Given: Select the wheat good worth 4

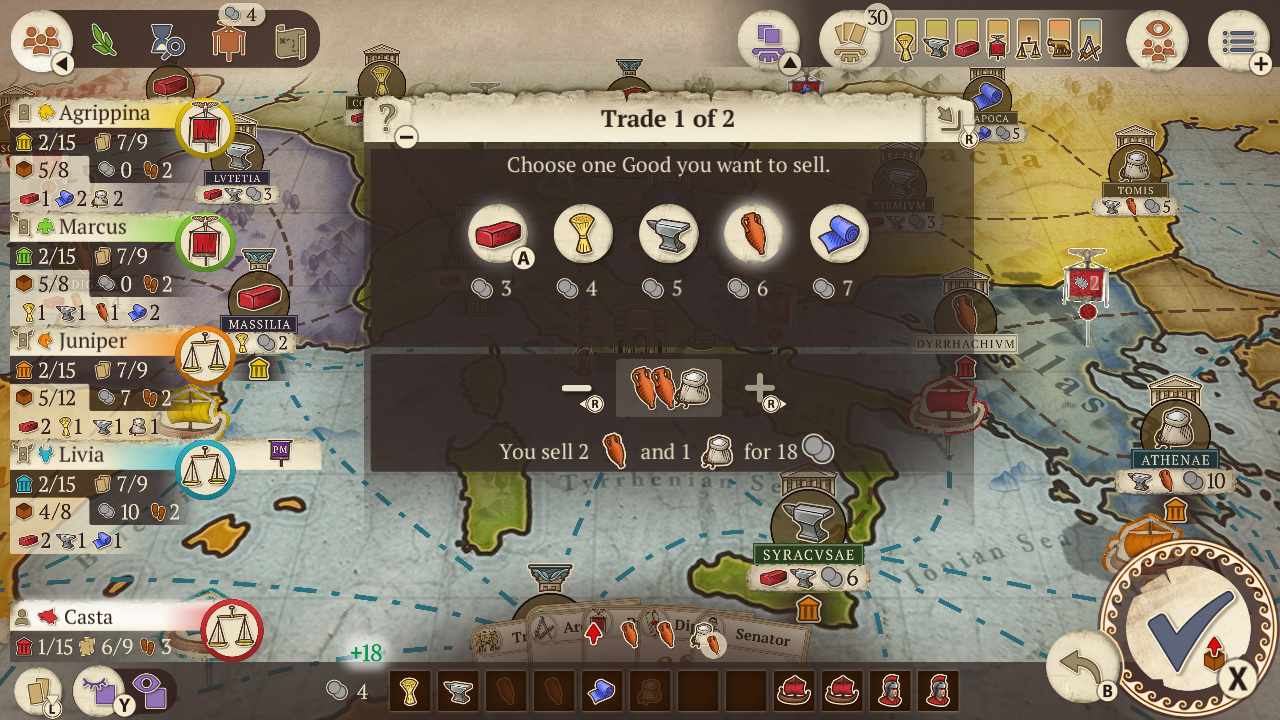Looking at the screenshot, I should pyautogui.click(x=583, y=233).
